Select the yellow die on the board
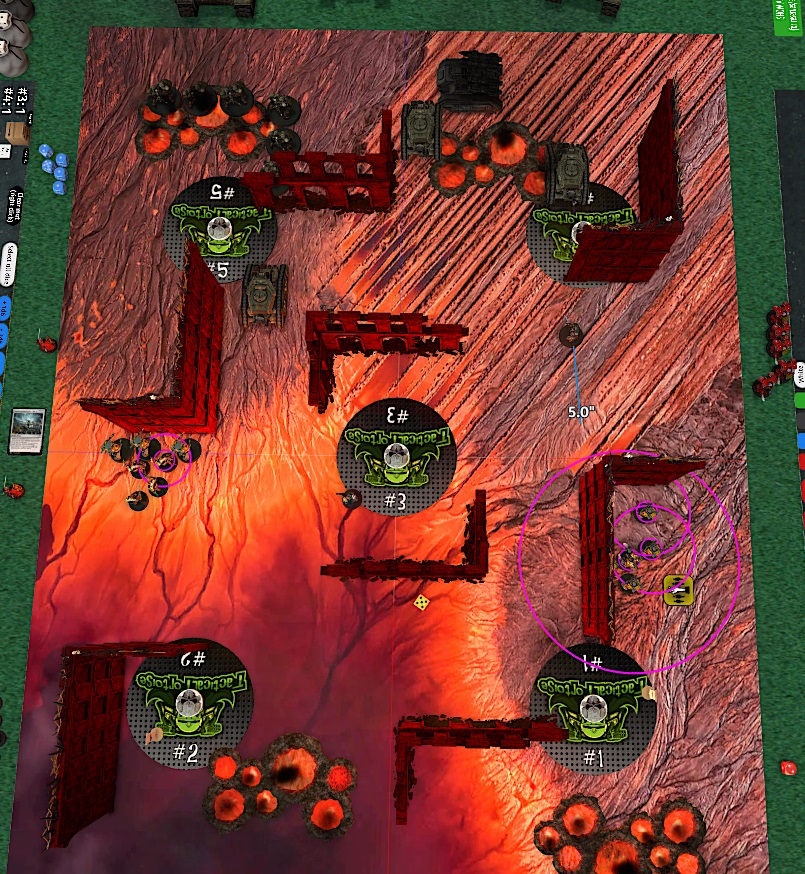This screenshot has height=874, width=805. tap(423, 603)
